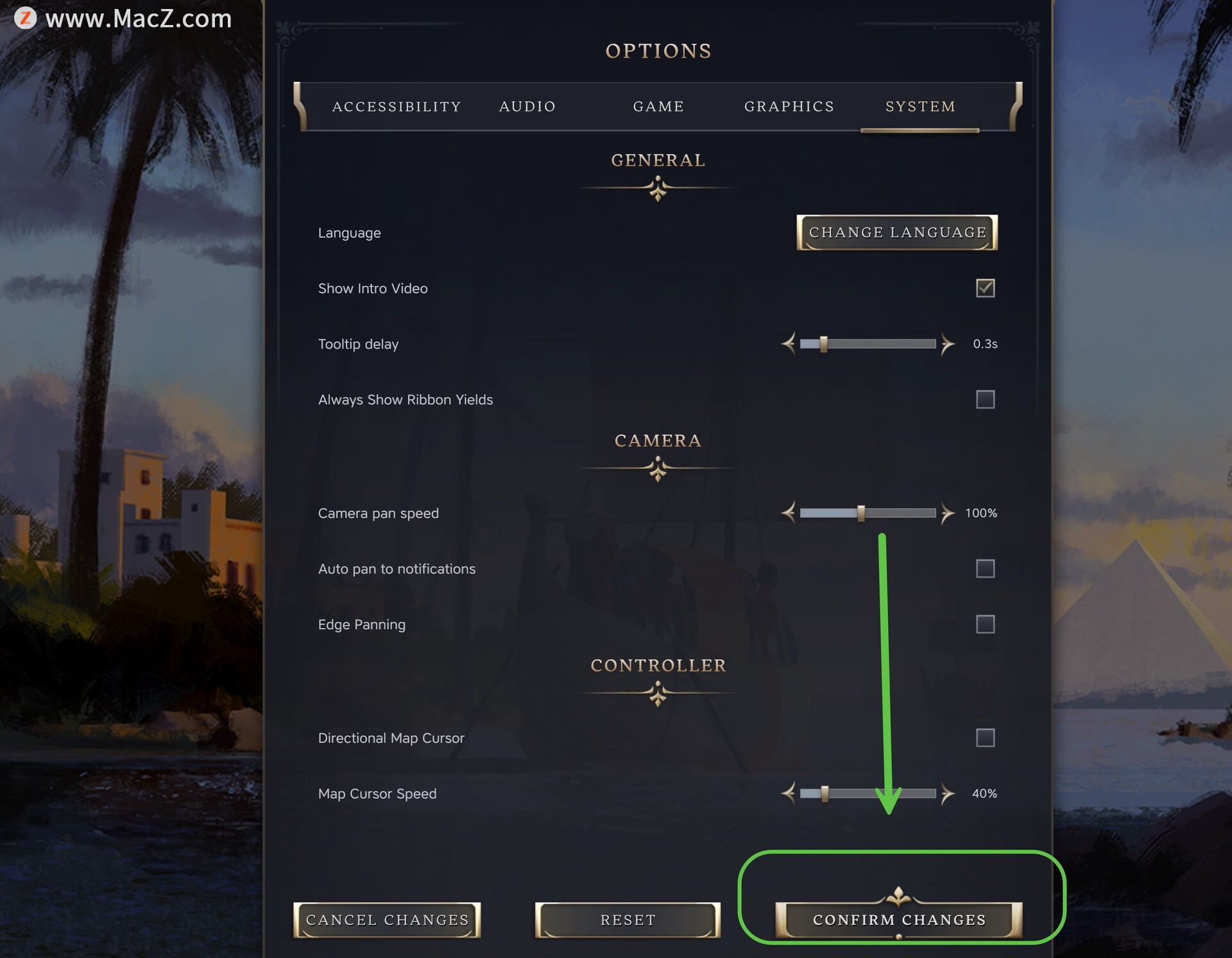Increase Tooltip delay with right arrow
Image resolution: width=1232 pixels, height=958 pixels.
948,344
